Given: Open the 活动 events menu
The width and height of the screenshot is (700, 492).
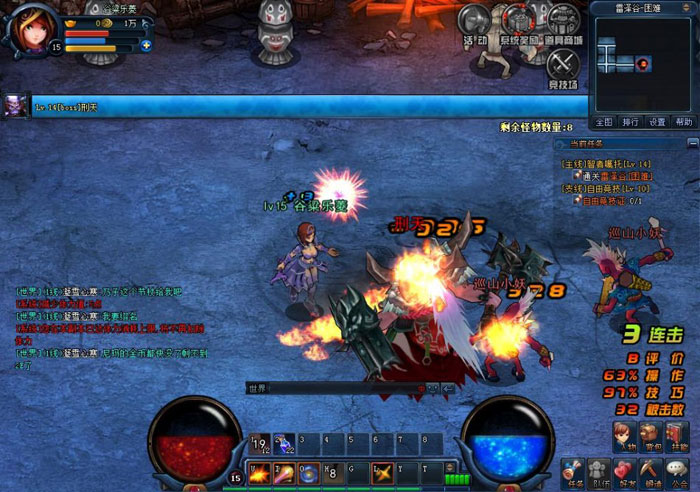Looking at the screenshot, I should [x=474, y=22].
